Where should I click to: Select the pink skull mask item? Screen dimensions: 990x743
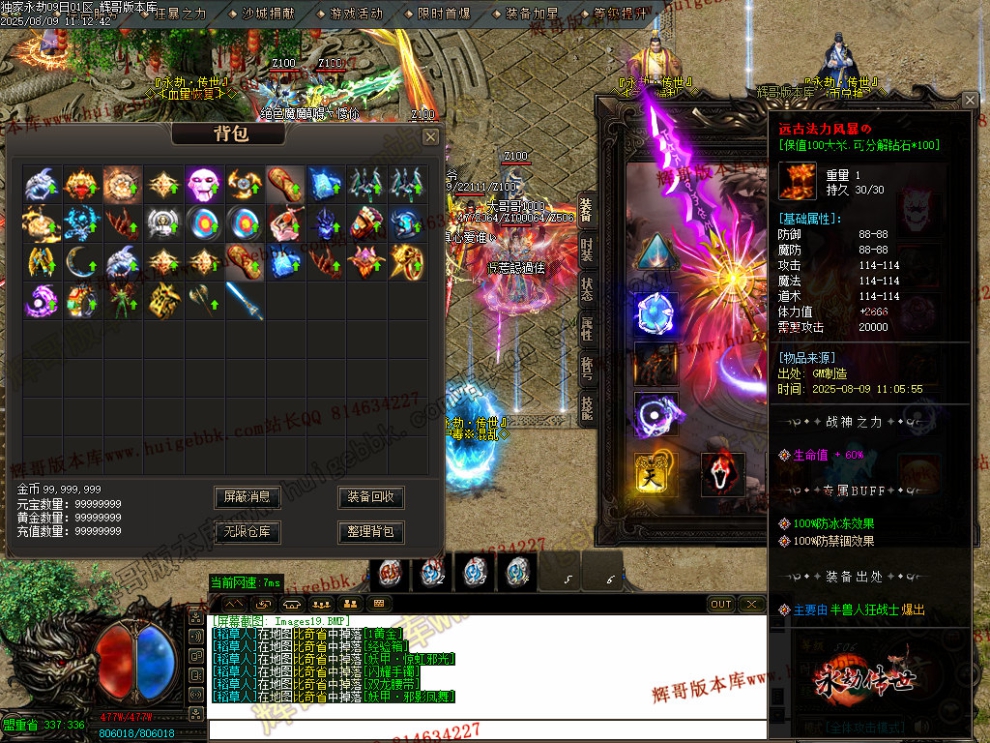point(204,184)
